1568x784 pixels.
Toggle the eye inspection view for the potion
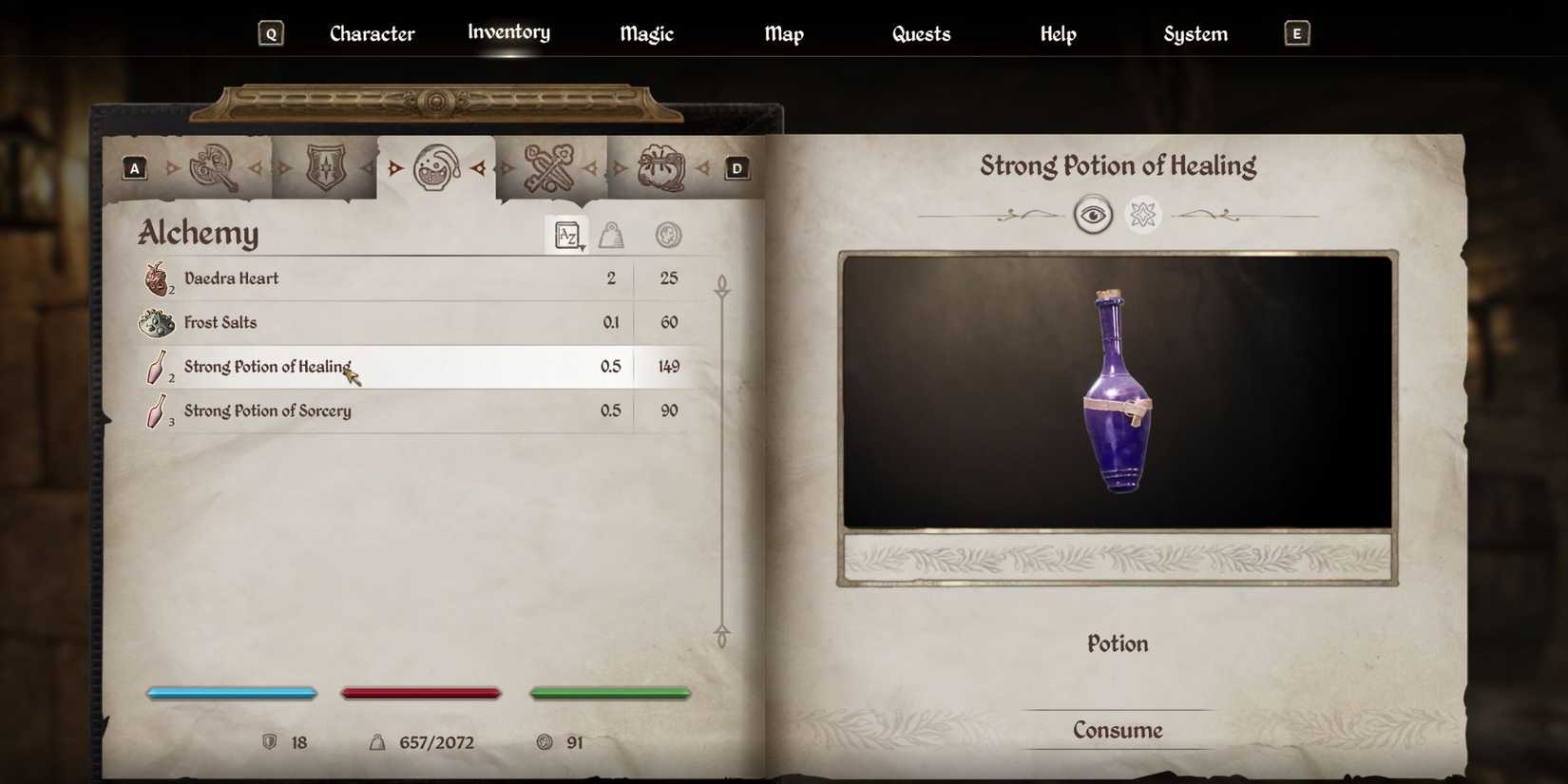click(1093, 215)
